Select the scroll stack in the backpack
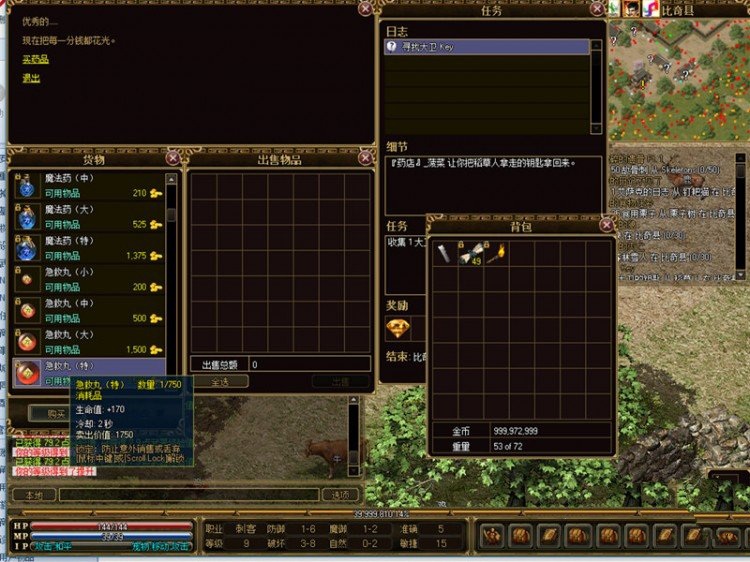The image size is (750, 562). 469,254
